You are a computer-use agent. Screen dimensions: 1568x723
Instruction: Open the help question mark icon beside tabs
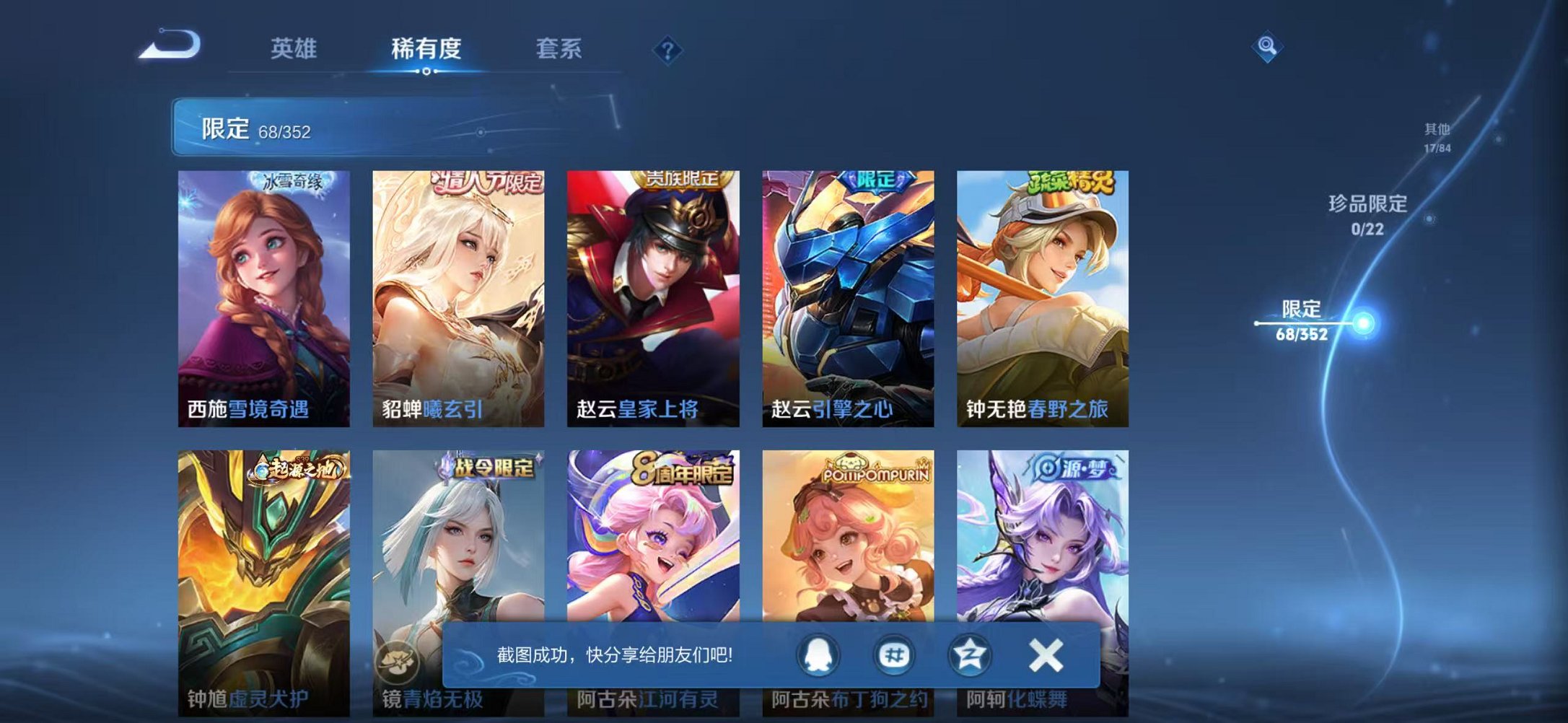pos(668,49)
